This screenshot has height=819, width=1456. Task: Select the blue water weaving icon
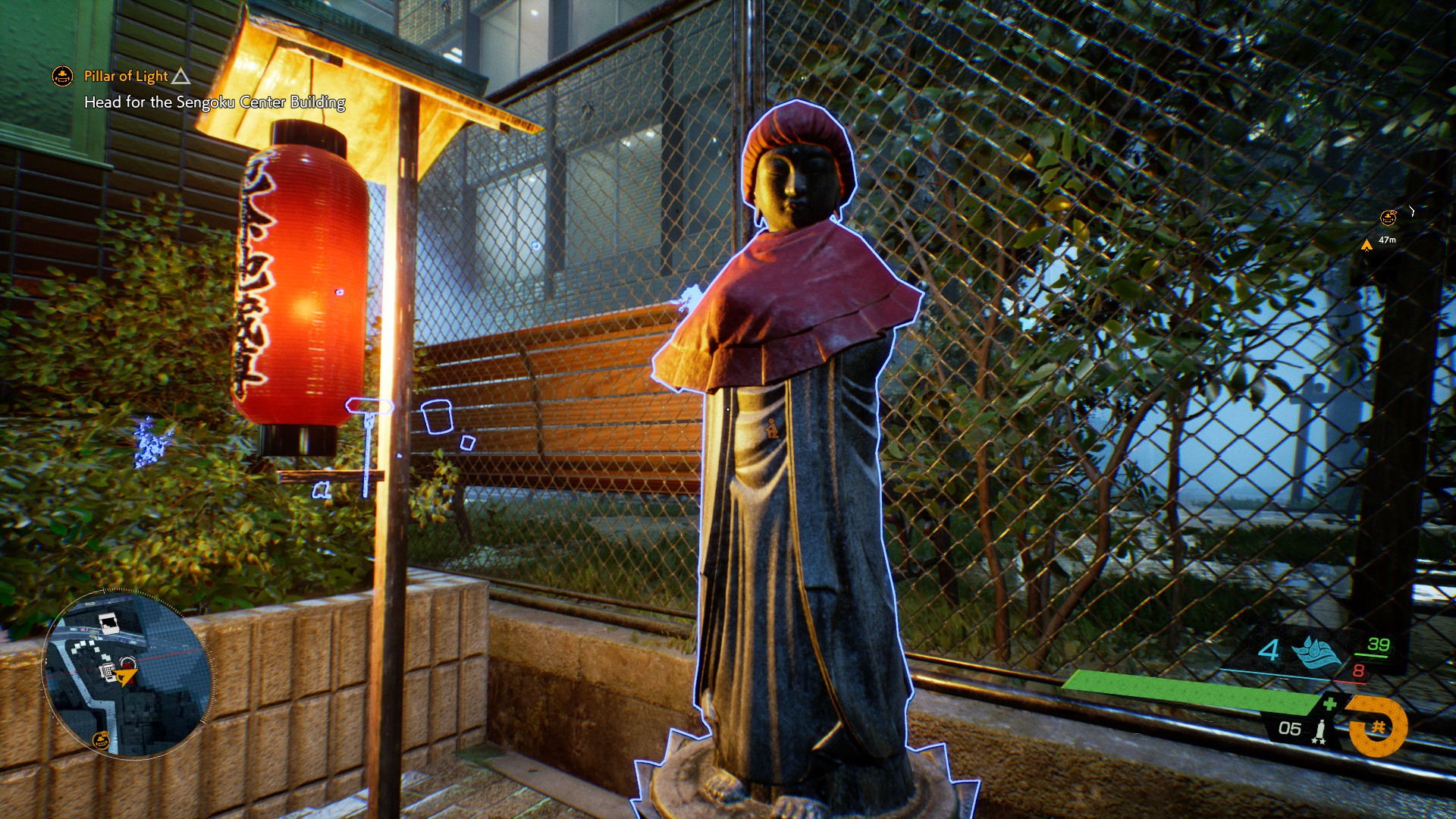(x=1316, y=652)
